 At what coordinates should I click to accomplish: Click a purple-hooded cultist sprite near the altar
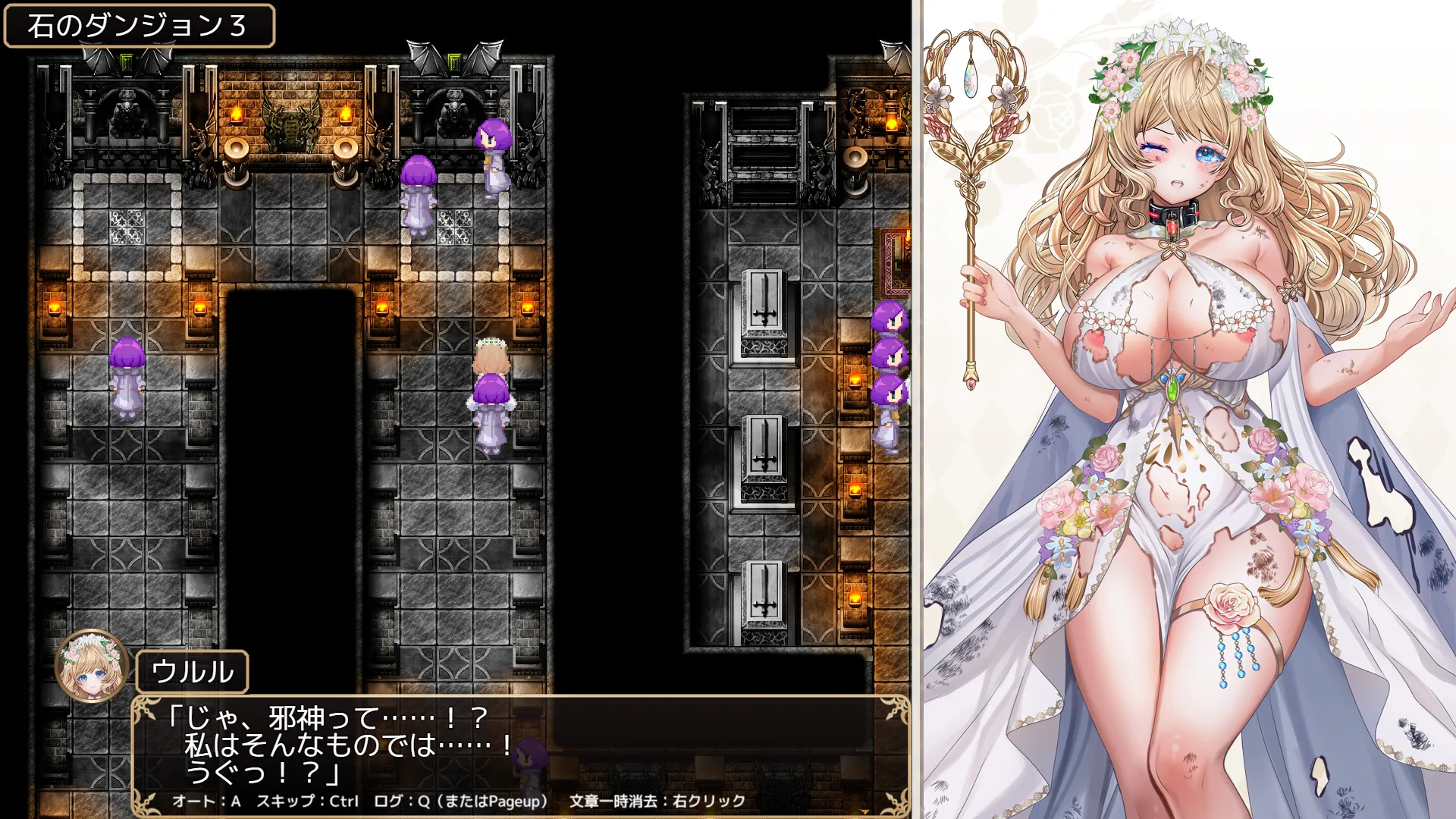[x=417, y=190]
